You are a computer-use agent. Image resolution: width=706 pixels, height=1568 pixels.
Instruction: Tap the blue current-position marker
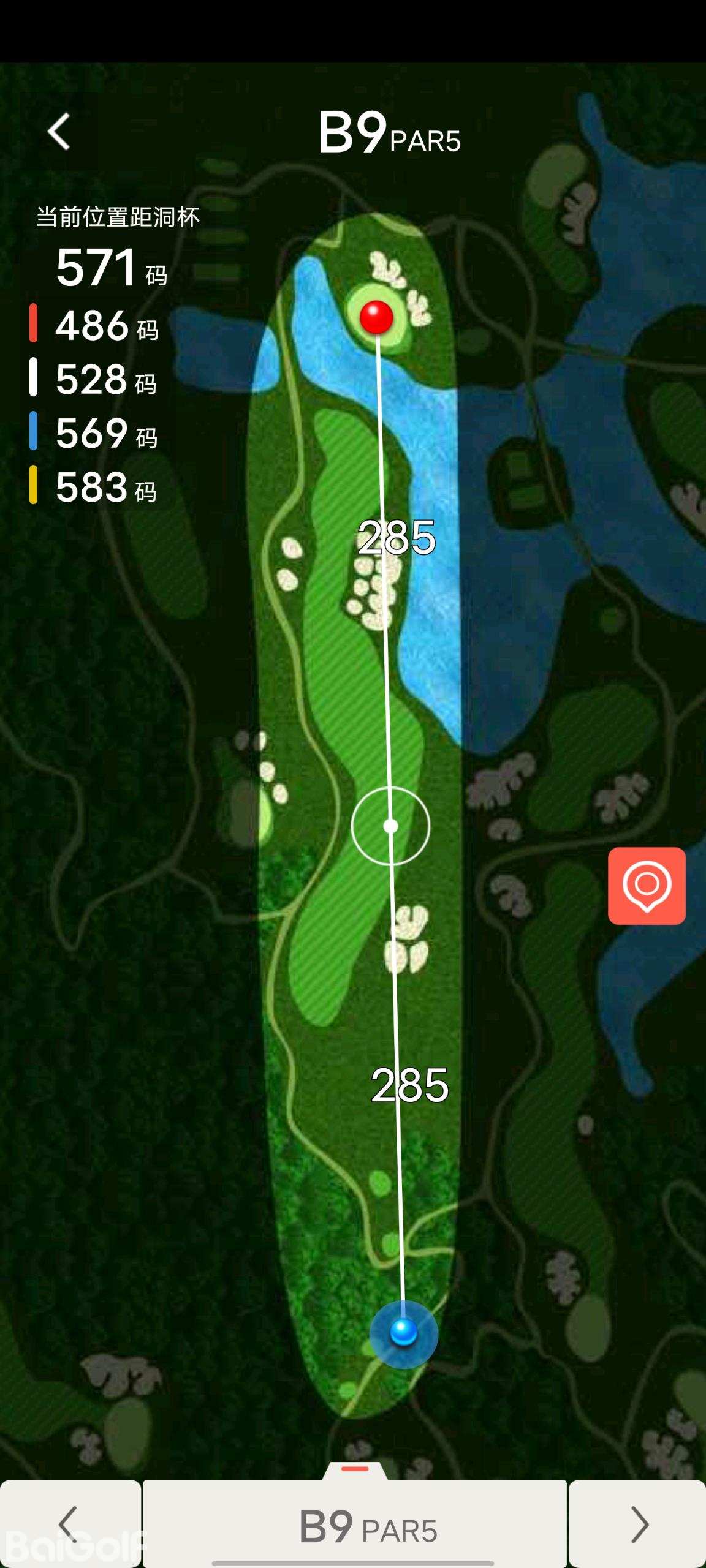(403, 1332)
